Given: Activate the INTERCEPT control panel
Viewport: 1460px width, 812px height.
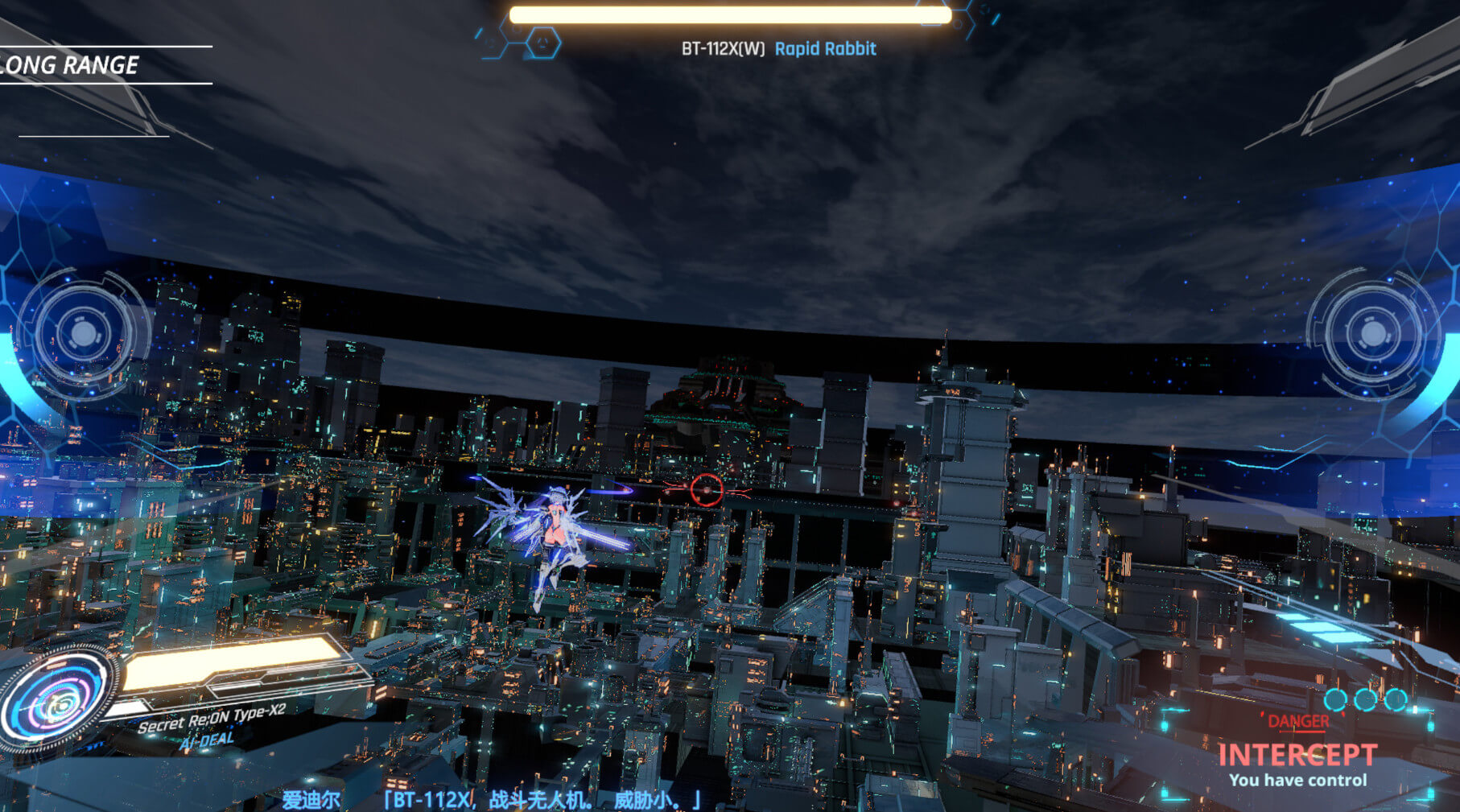Looking at the screenshot, I should pyautogui.click(x=1297, y=756).
